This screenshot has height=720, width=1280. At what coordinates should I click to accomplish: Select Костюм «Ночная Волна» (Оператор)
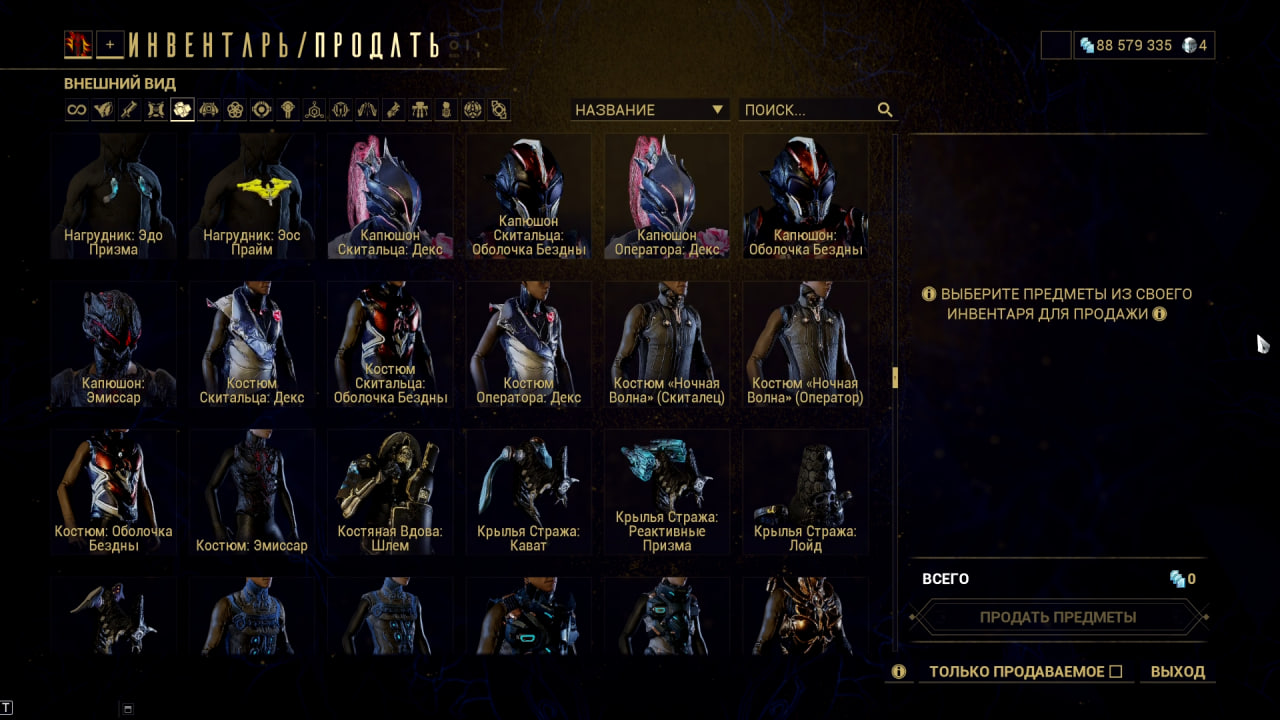pyautogui.click(x=805, y=344)
